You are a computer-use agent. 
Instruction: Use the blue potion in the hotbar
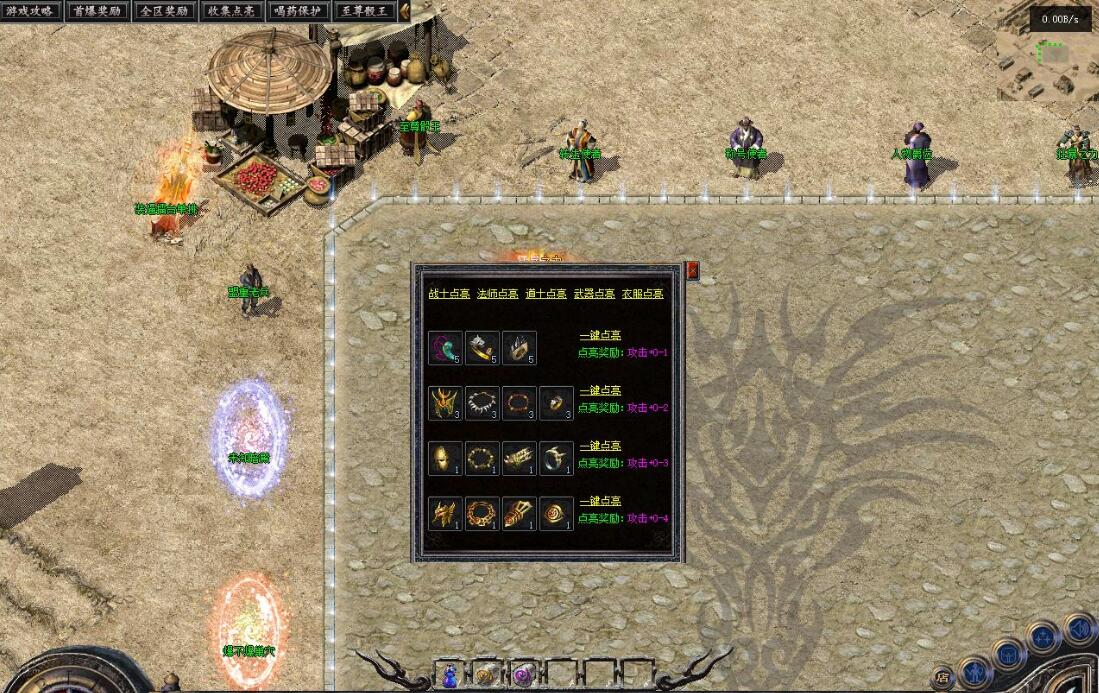(x=449, y=675)
